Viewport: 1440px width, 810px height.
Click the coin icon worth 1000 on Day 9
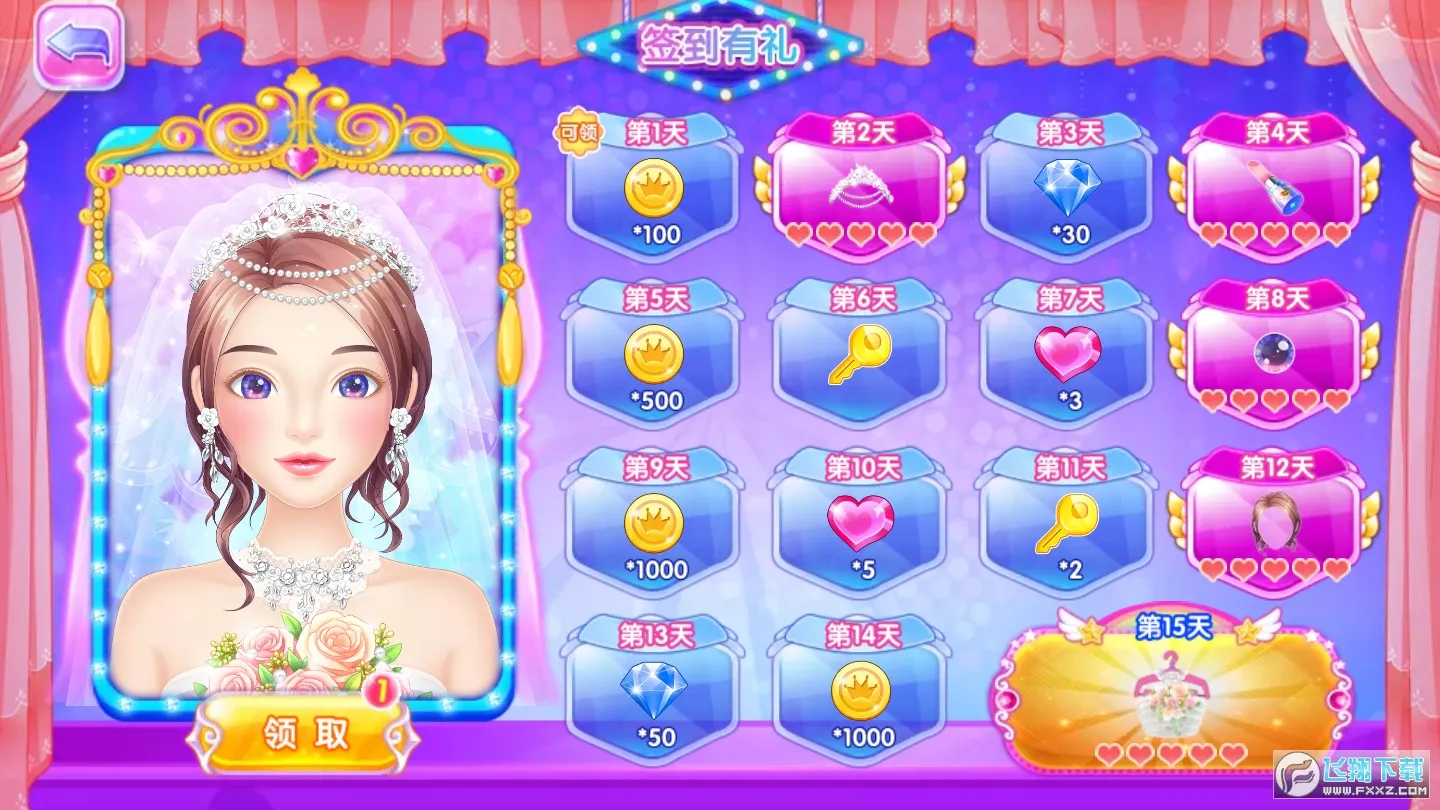point(655,525)
